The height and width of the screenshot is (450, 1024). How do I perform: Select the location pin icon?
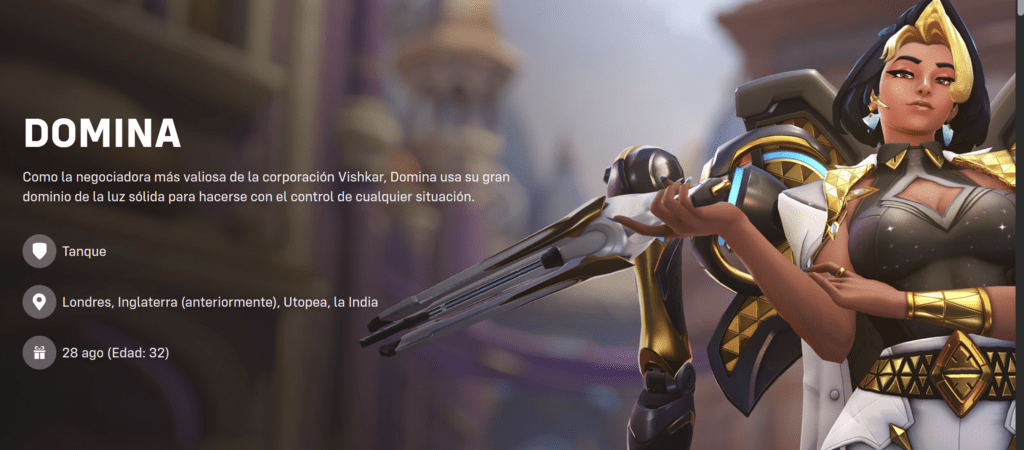(x=39, y=302)
